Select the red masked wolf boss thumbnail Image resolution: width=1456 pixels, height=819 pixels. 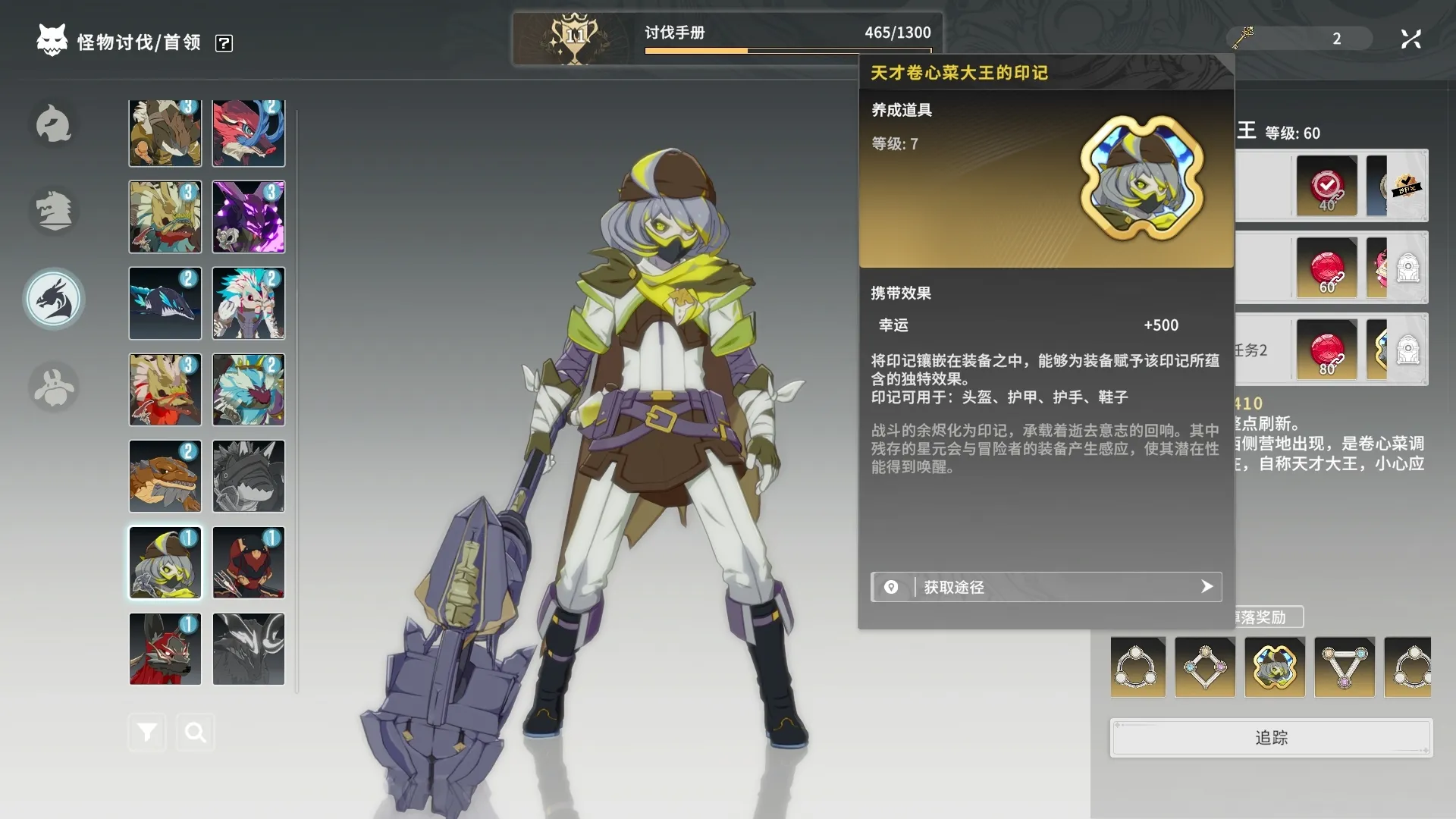click(x=165, y=649)
